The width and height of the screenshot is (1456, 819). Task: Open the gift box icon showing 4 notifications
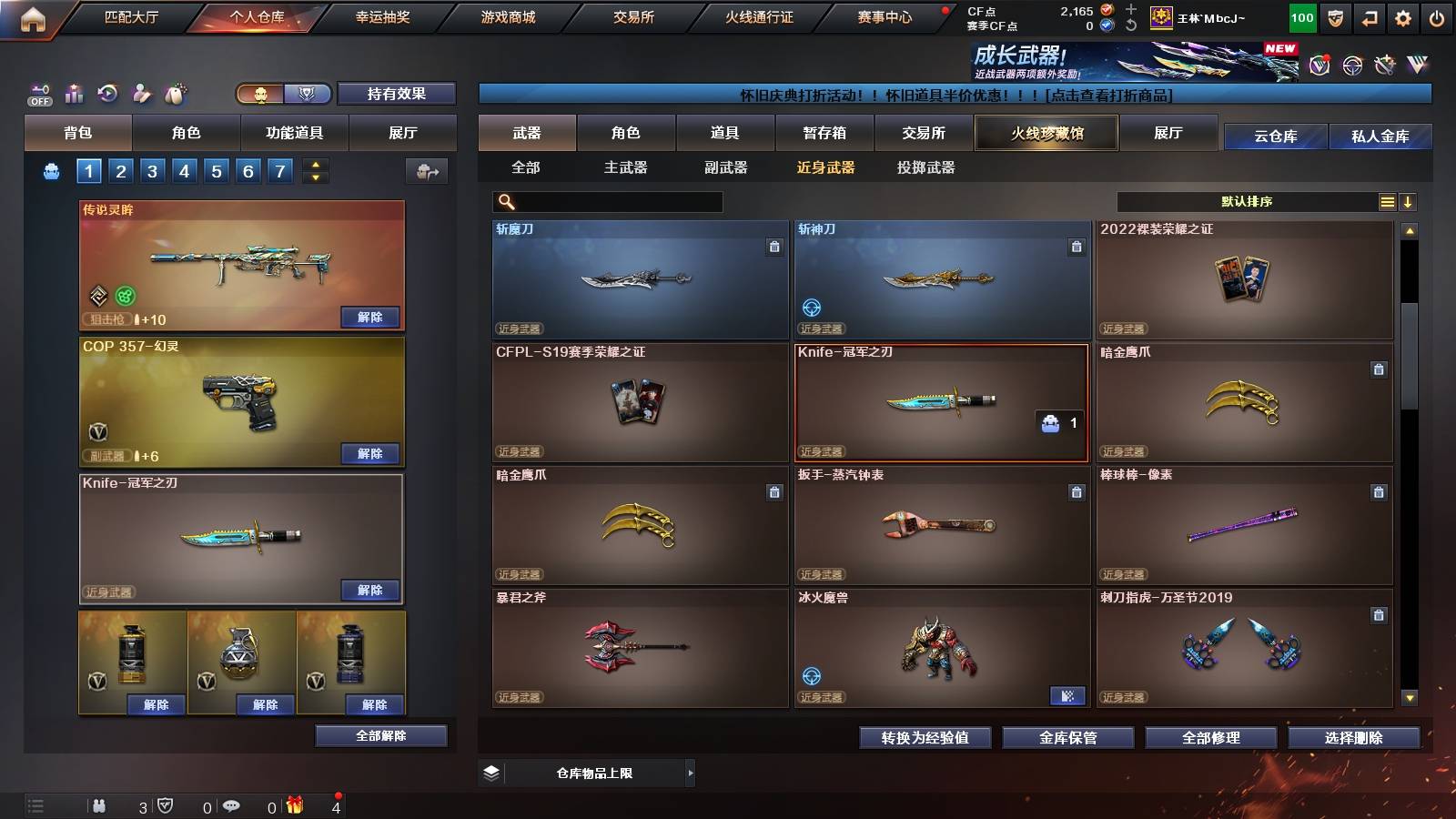[x=293, y=806]
